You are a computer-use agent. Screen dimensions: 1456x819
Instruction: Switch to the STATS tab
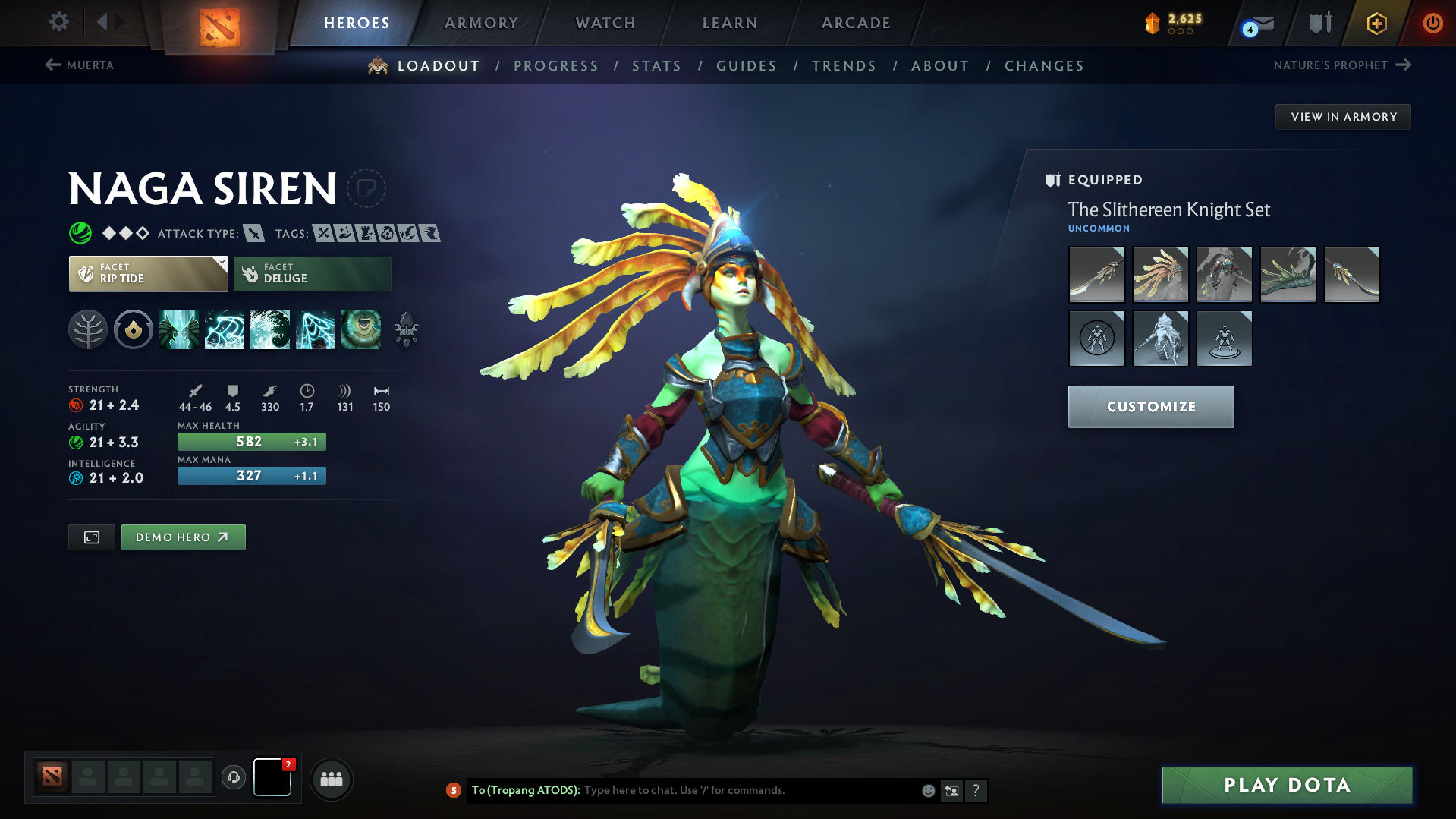[x=656, y=66]
